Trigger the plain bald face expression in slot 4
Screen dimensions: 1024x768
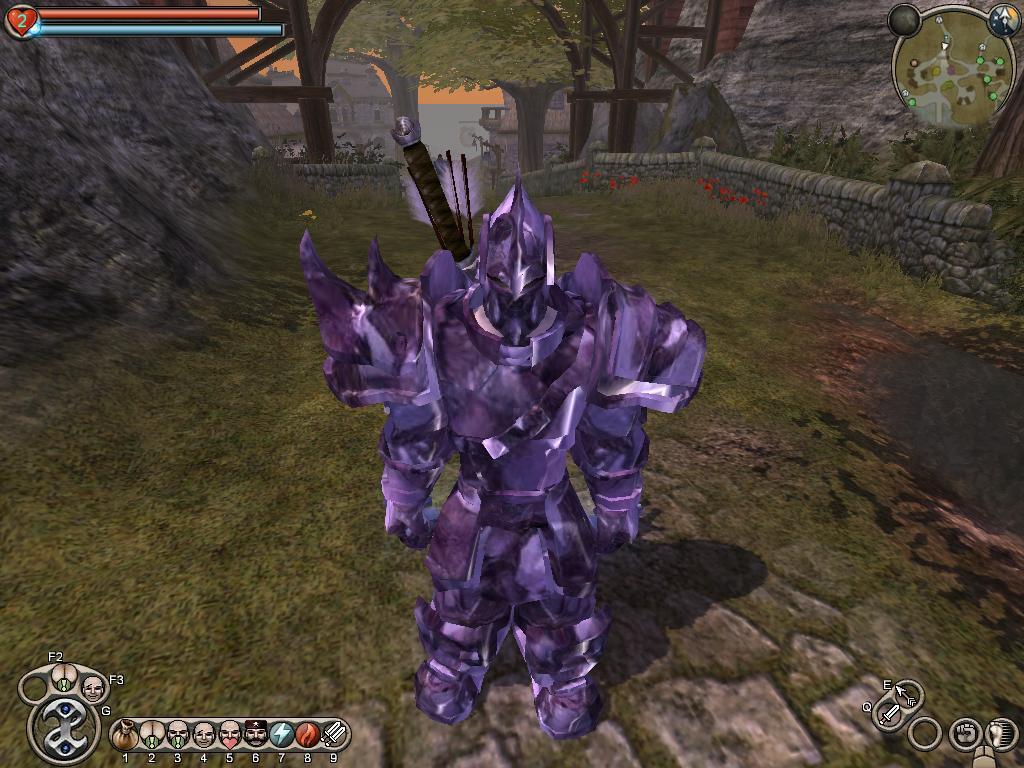click(204, 735)
